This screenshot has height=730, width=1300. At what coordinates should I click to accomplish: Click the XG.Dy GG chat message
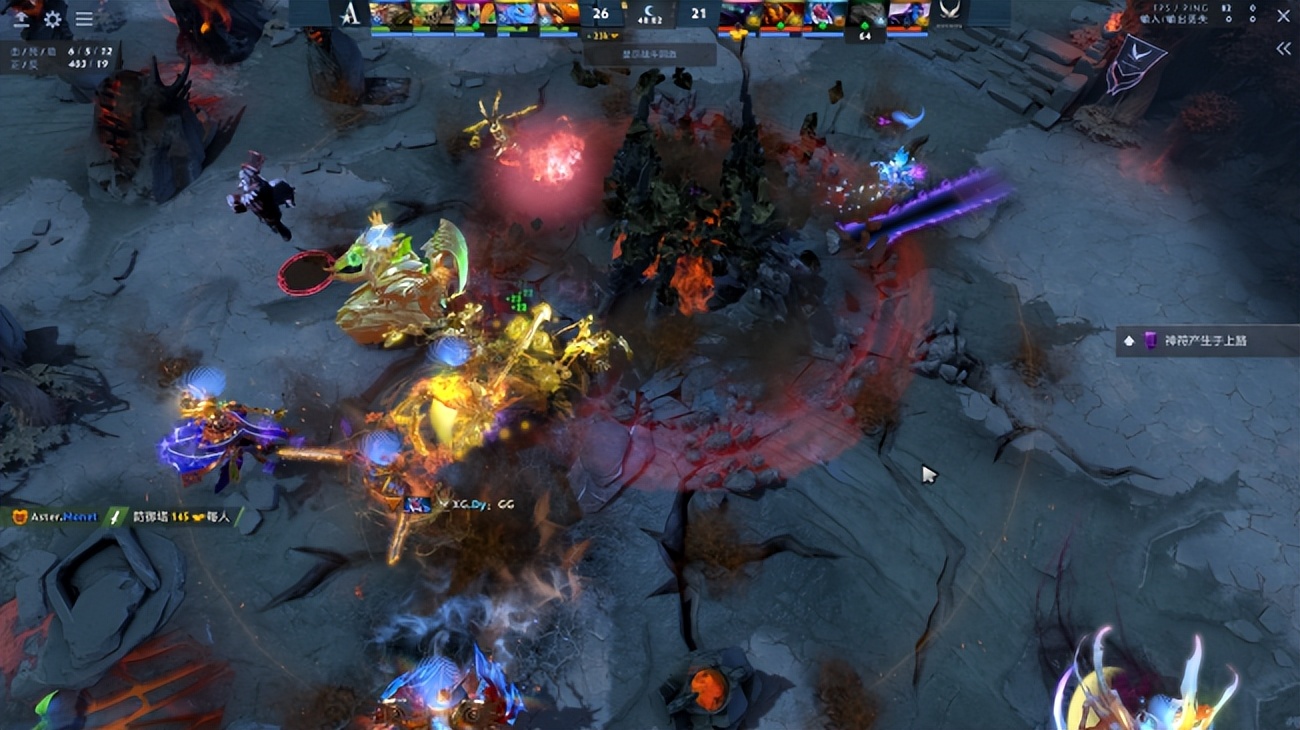(x=470, y=506)
